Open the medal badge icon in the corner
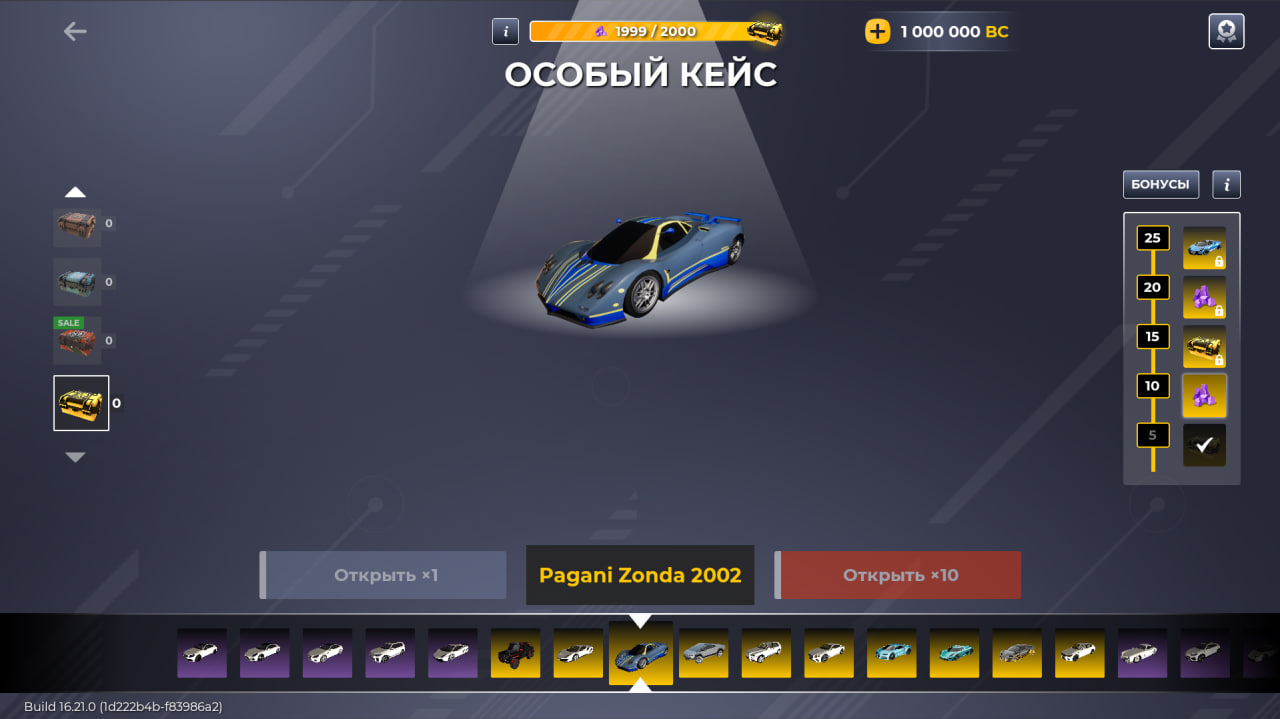 [1226, 31]
